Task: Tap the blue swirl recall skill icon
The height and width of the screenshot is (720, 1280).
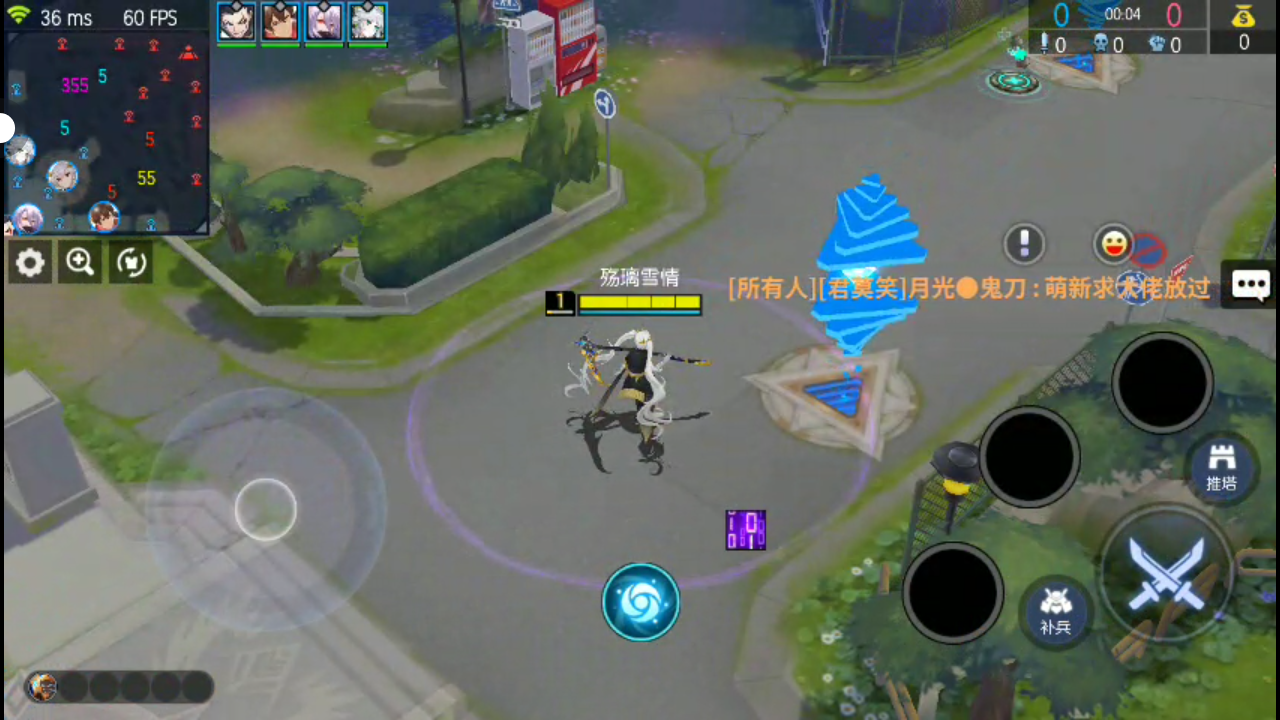Action: 641,601
